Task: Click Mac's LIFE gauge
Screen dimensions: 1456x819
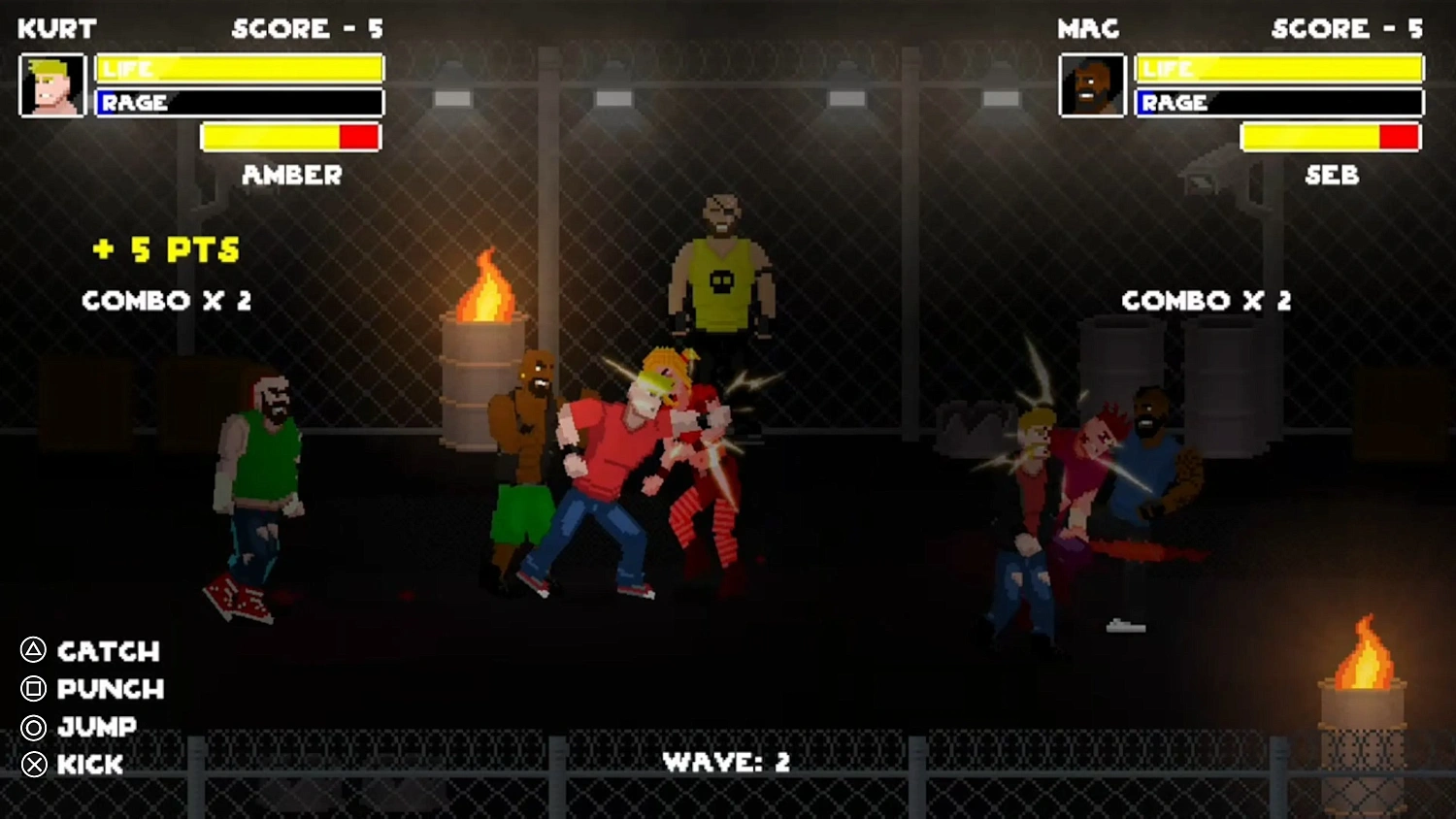Action: pos(1279,68)
